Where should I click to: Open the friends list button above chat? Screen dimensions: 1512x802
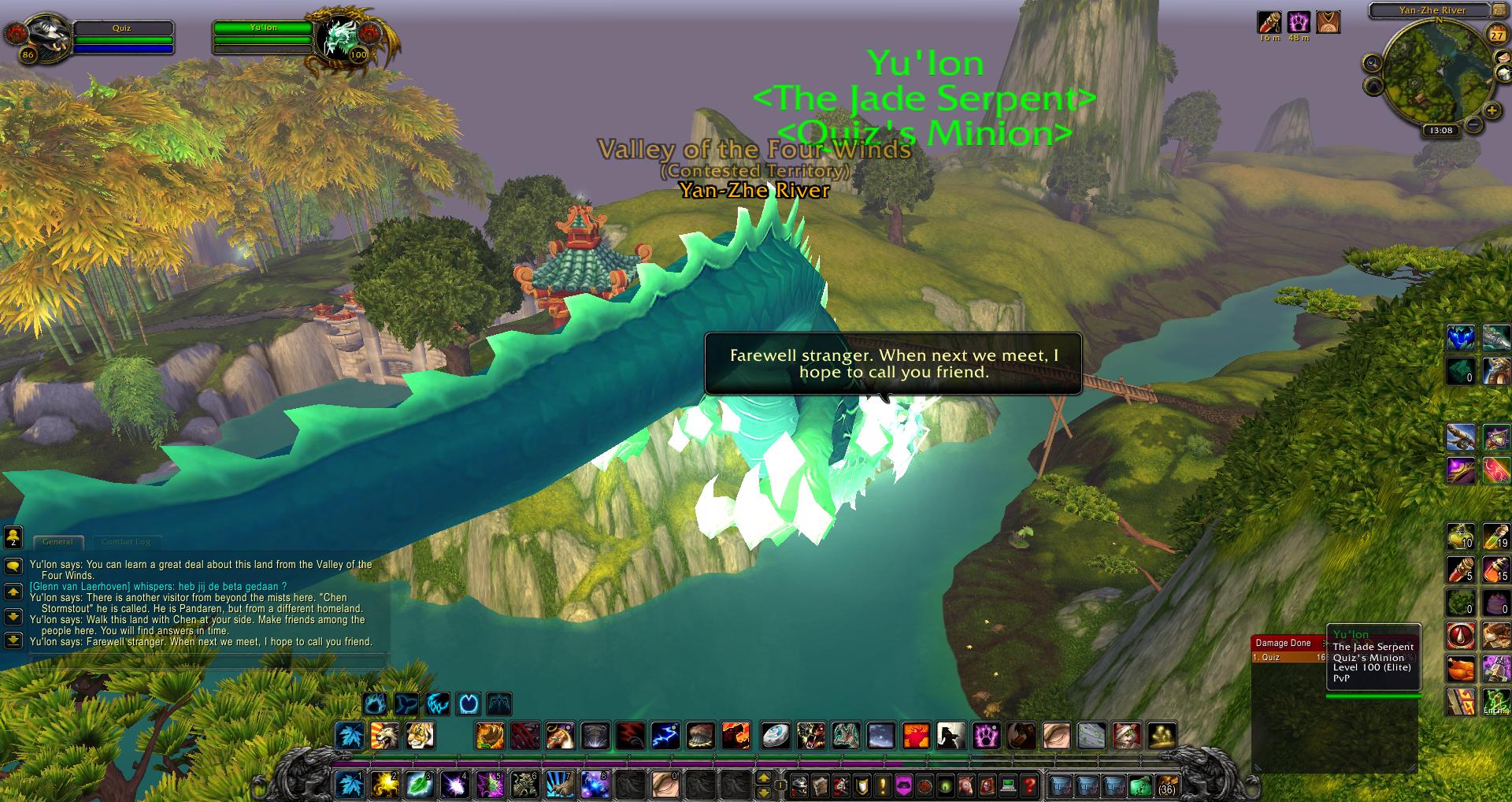(x=13, y=537)
